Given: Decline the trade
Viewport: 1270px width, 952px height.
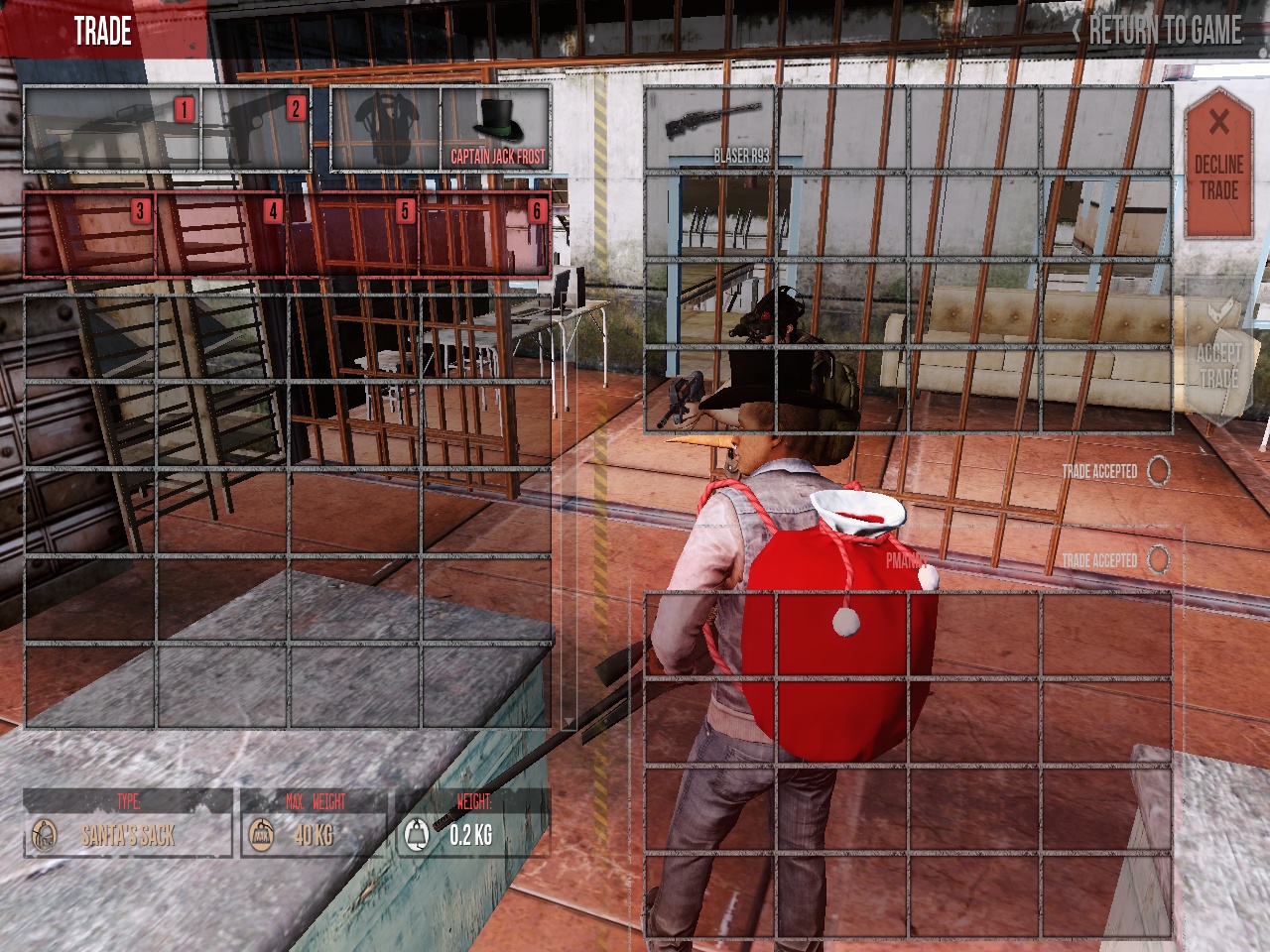Looking at the screenshot, I should pos(1217,164).
